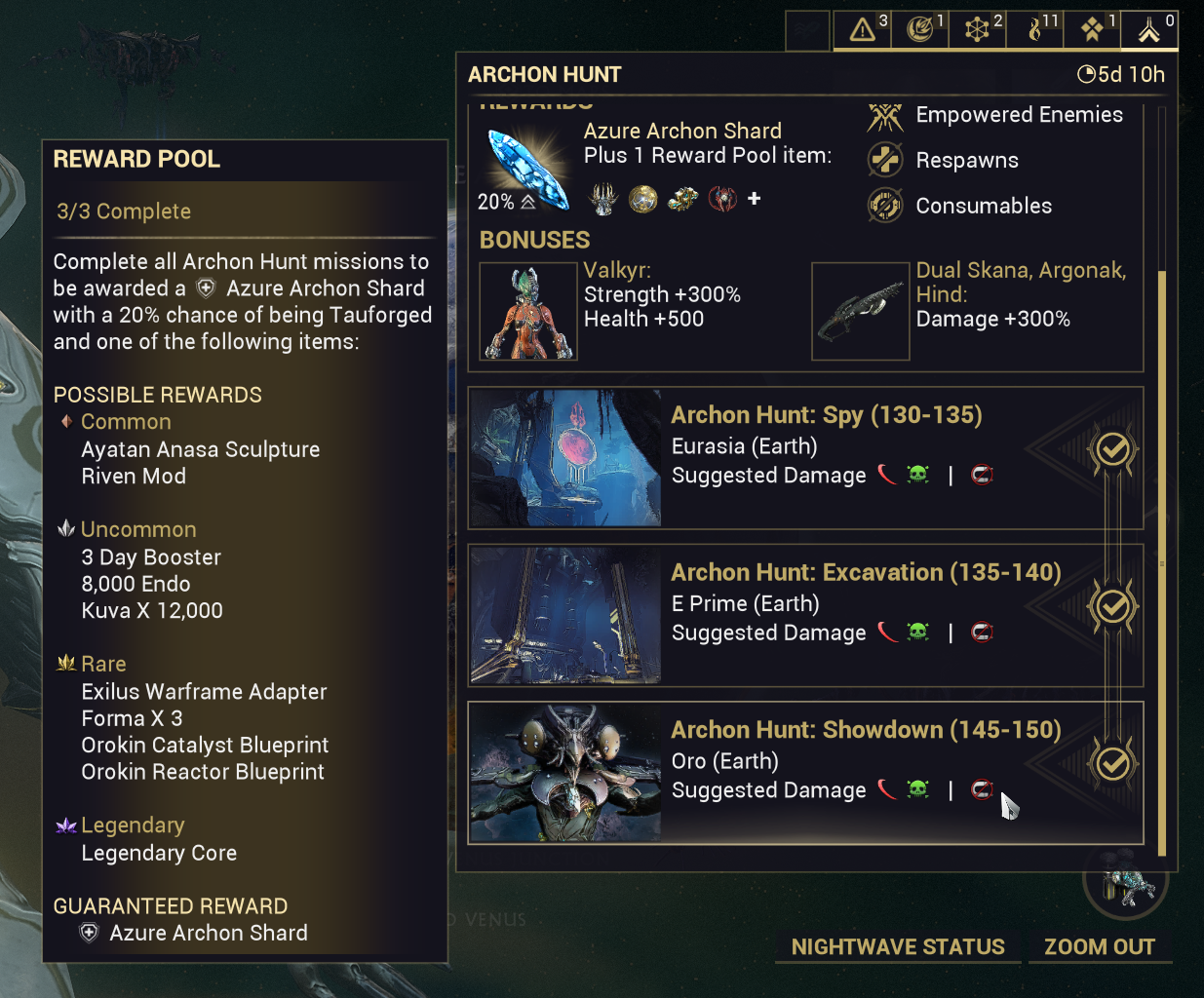Select the flame icon tab showing 11
Screen dimensions: 1204x998
point(1035,29)
